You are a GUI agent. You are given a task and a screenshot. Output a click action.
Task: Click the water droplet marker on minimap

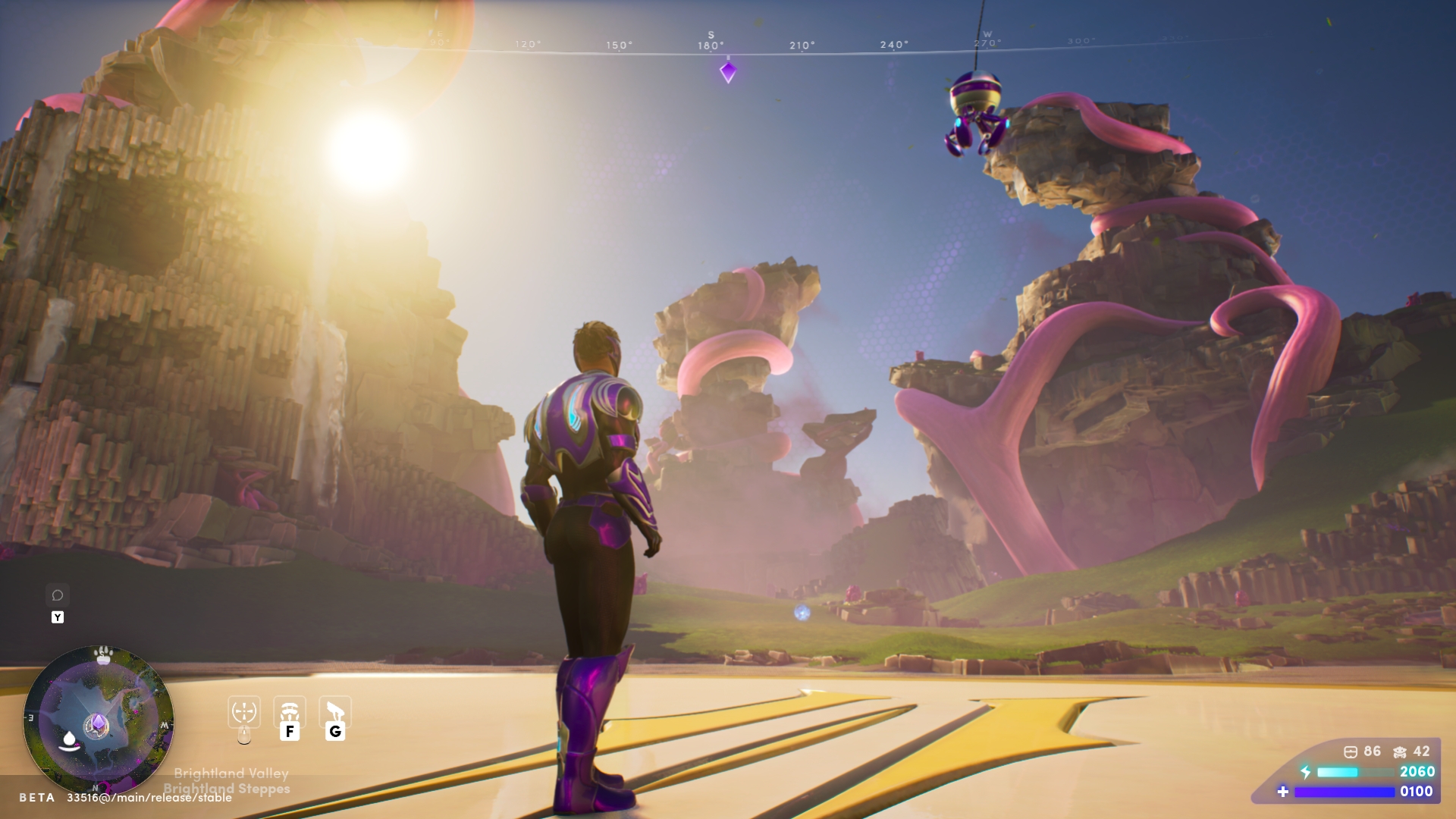click(70, 739)
